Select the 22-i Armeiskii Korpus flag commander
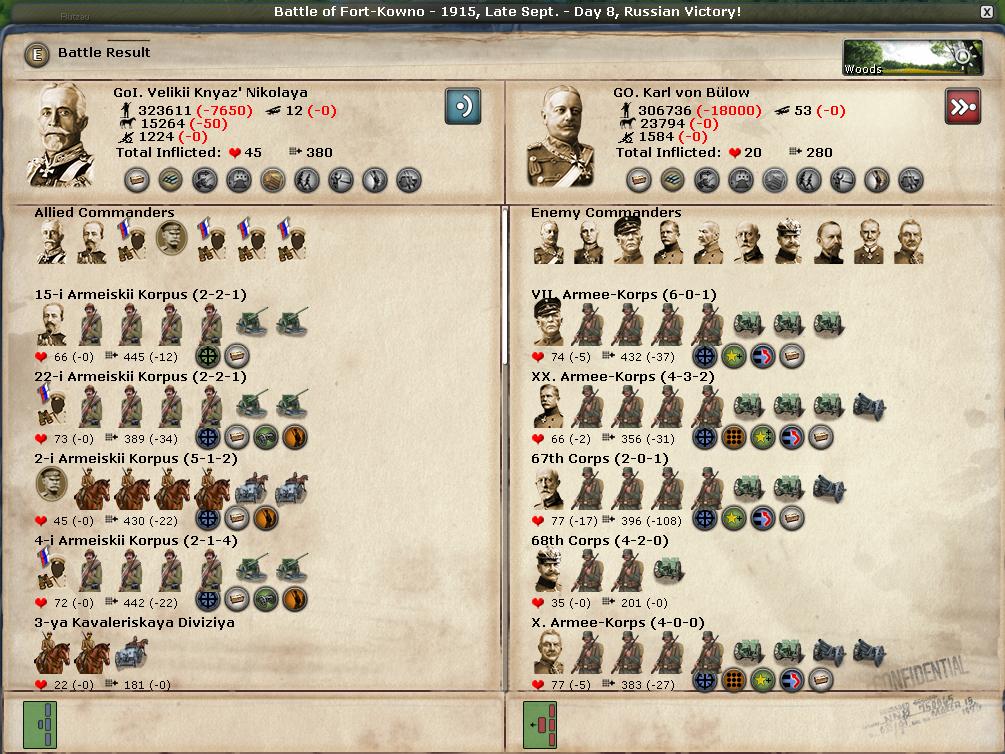This screenshot has width=1005, height=754. (x=51, y=406)
